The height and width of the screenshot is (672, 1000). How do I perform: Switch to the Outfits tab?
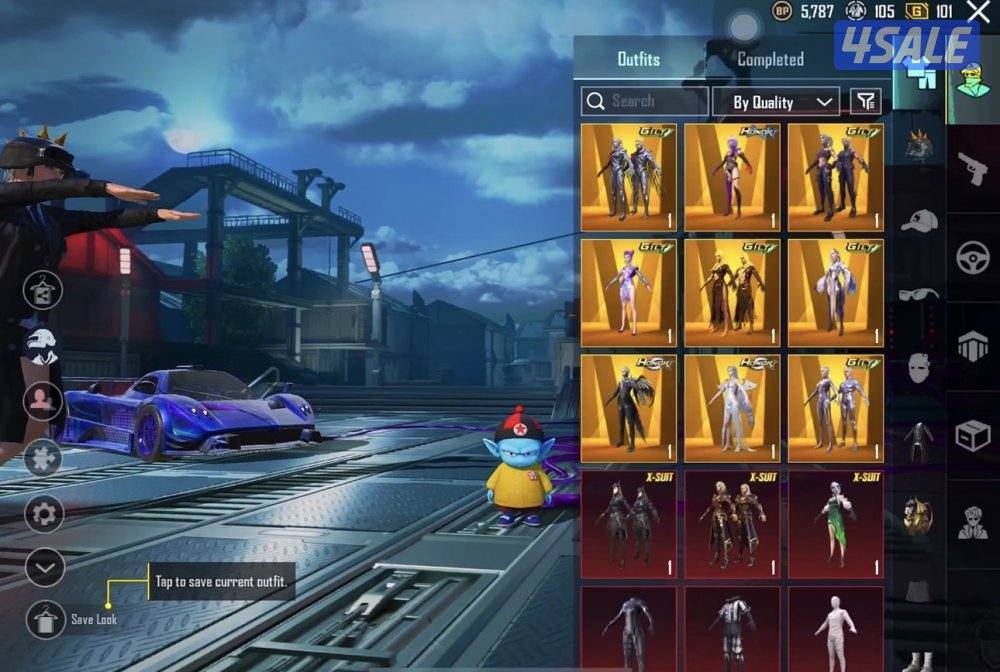point(638,59)
